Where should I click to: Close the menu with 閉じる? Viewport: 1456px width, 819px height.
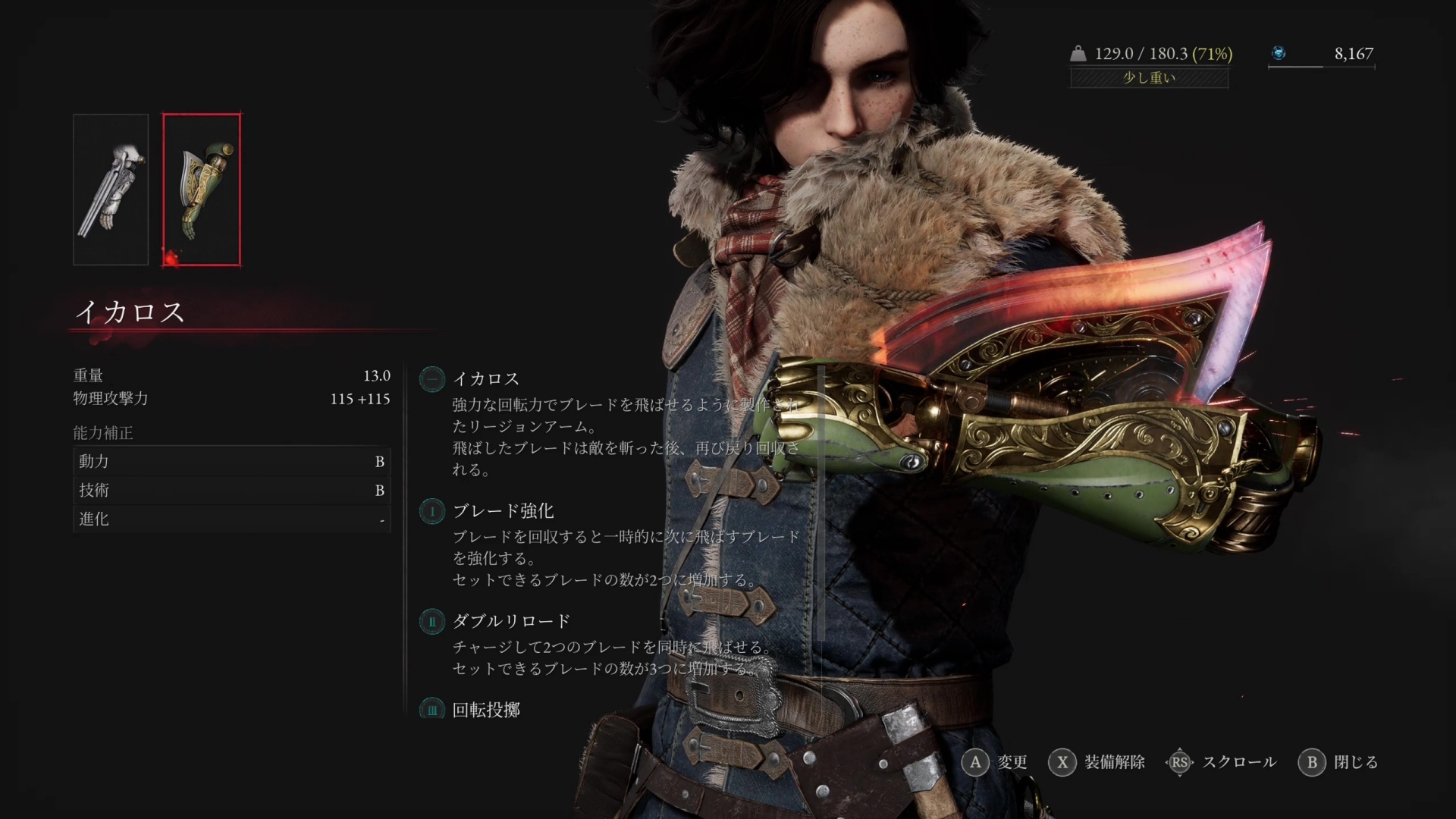[x=1338, y=762]
